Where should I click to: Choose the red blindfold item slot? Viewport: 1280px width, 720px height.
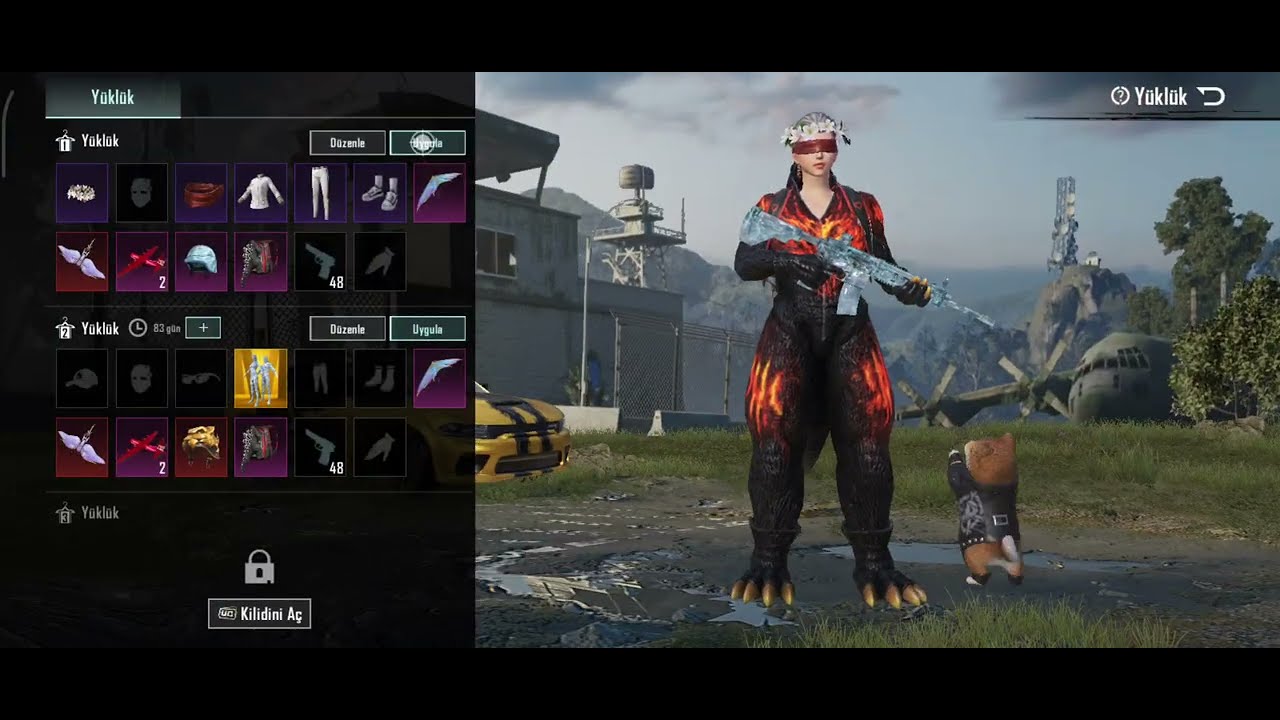pyautogui.click(x=201, y=193)
